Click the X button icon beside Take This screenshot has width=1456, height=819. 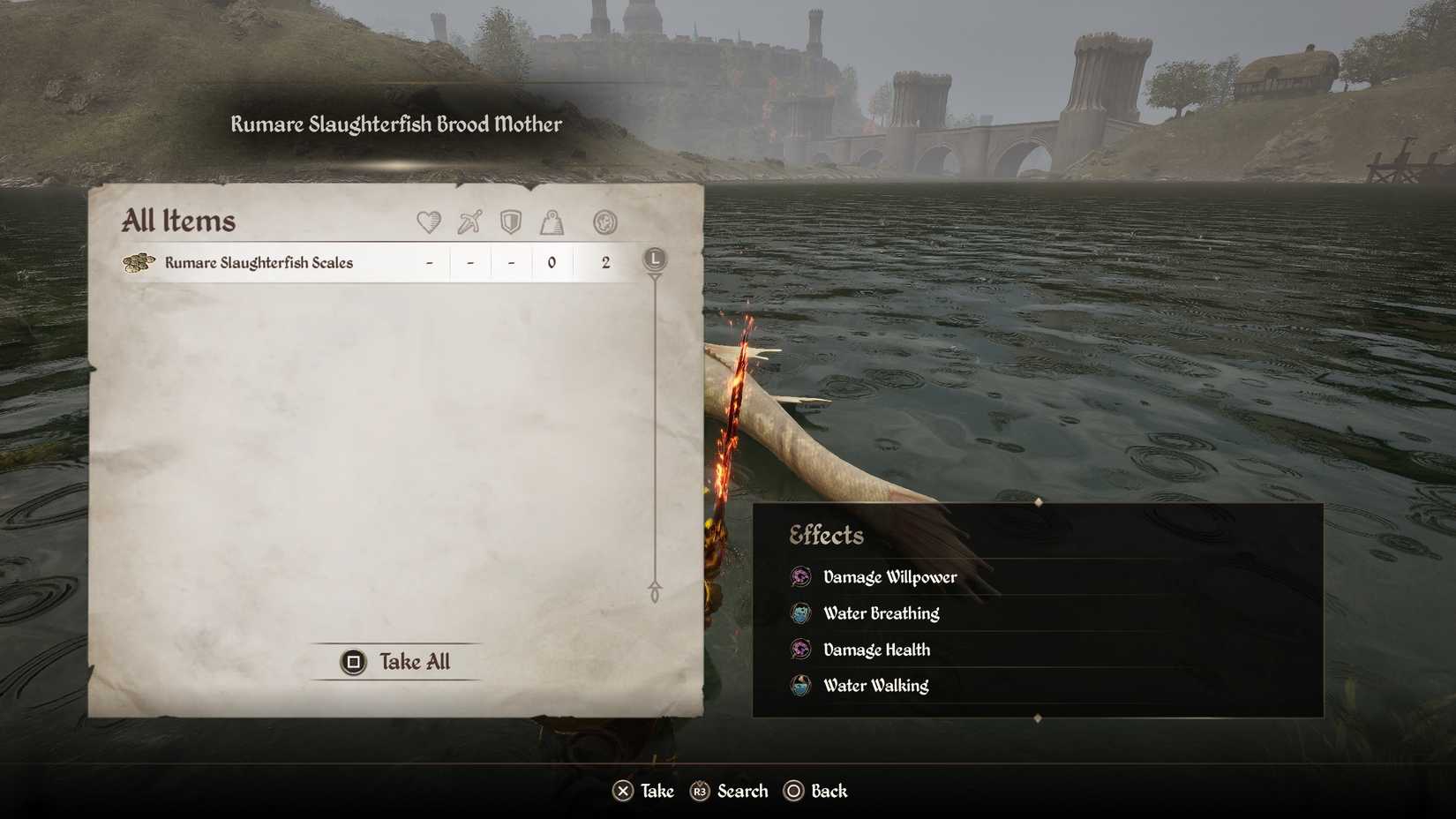coord(622,791)
